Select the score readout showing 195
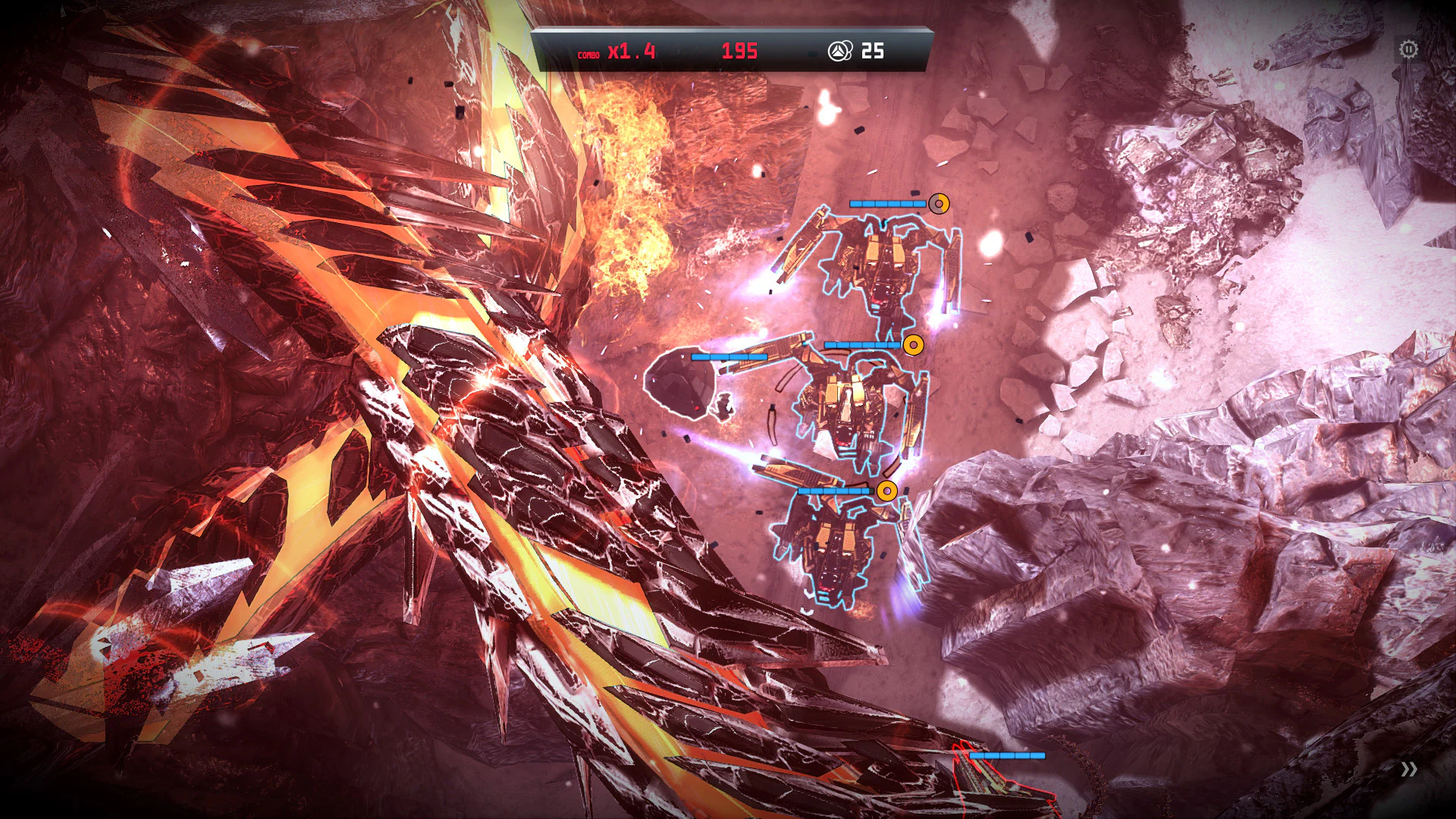1456x819 pixels. 739,52
